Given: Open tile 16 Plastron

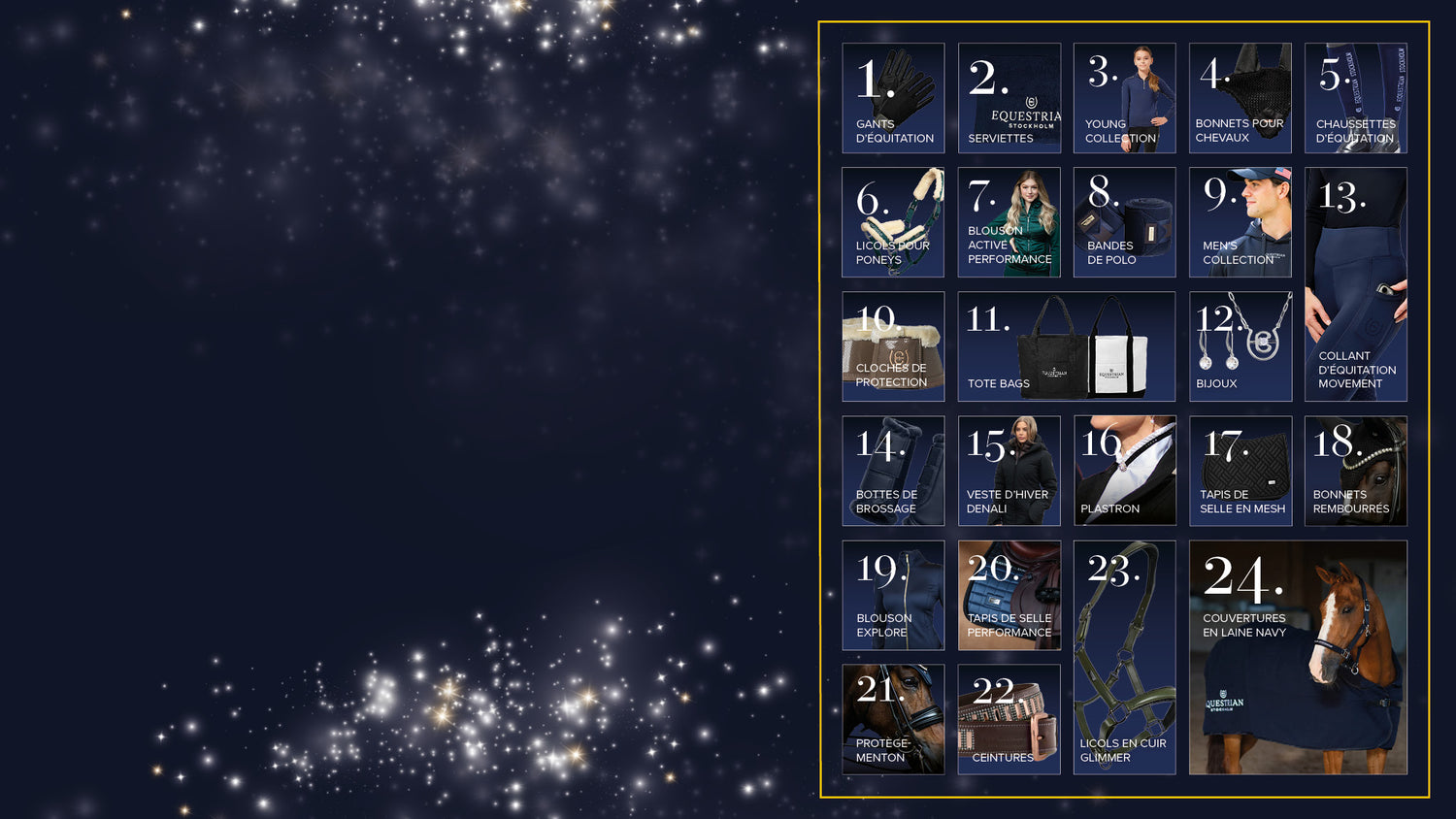Looking at the screenshot, I should click(1124, 471).
